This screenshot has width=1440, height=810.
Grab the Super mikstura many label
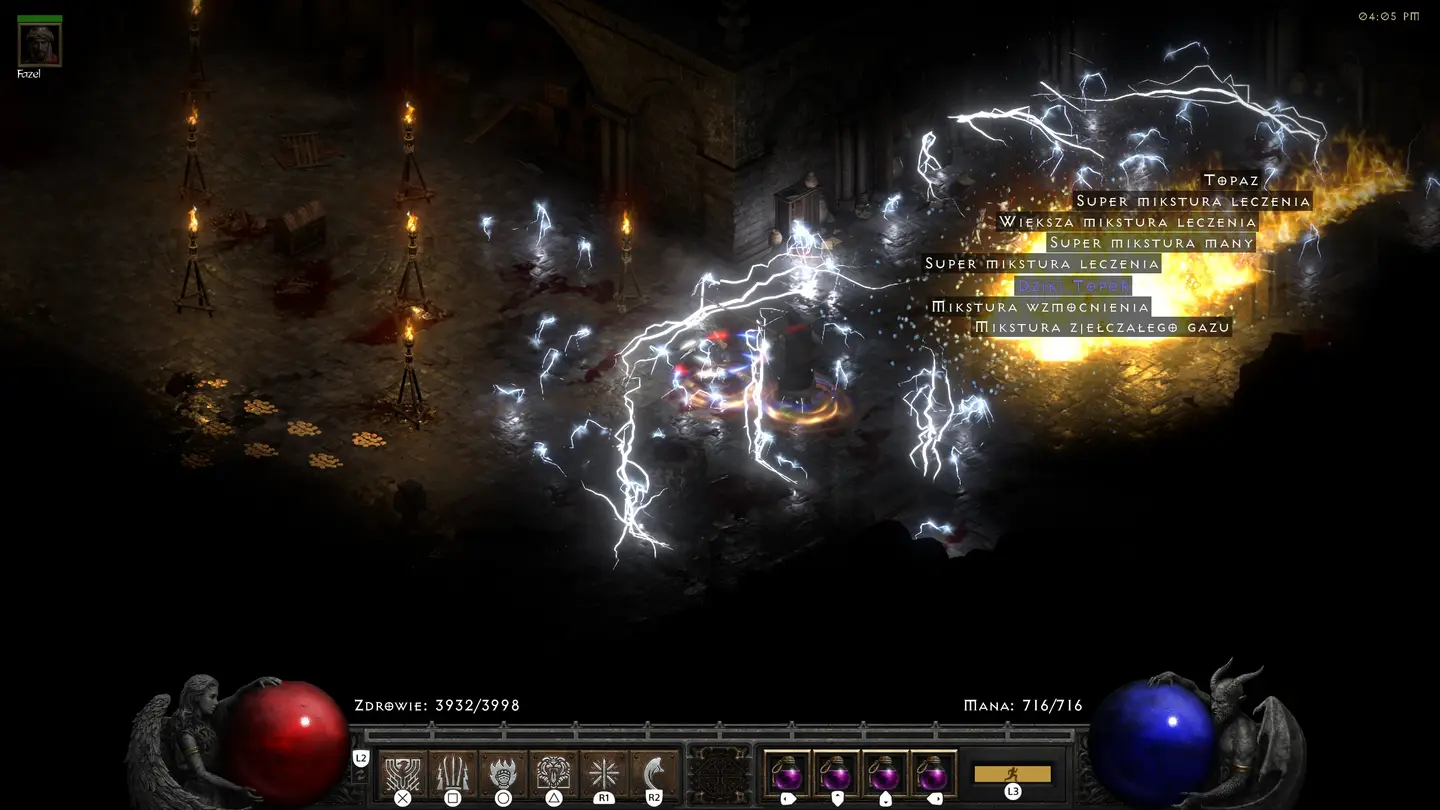coord(1150,243)
